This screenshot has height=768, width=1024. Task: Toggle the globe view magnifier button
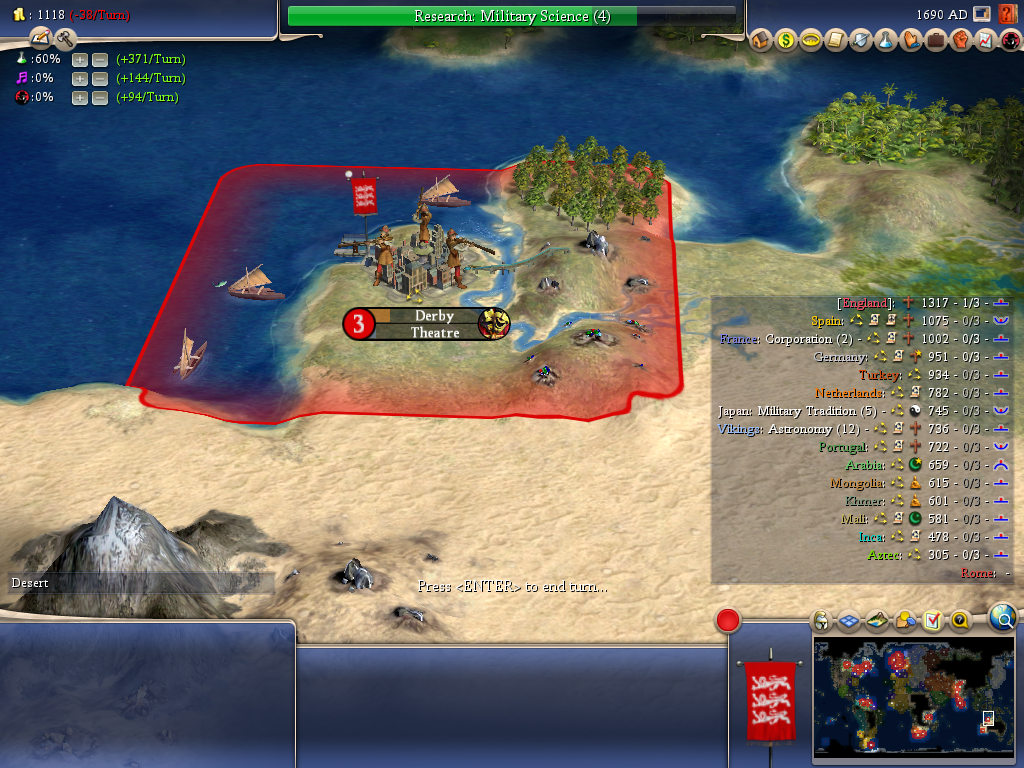click(x=1002, y=618)
